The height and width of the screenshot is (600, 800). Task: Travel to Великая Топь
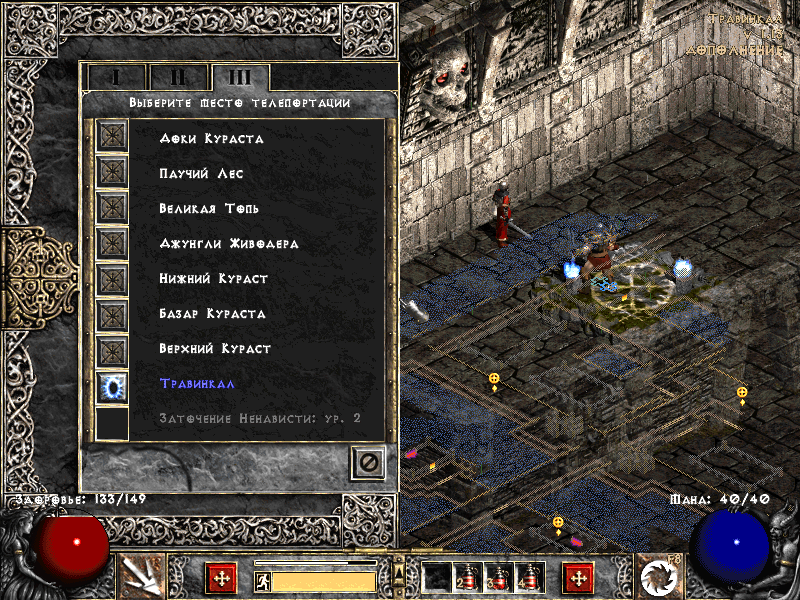click(x=209, y=209)
